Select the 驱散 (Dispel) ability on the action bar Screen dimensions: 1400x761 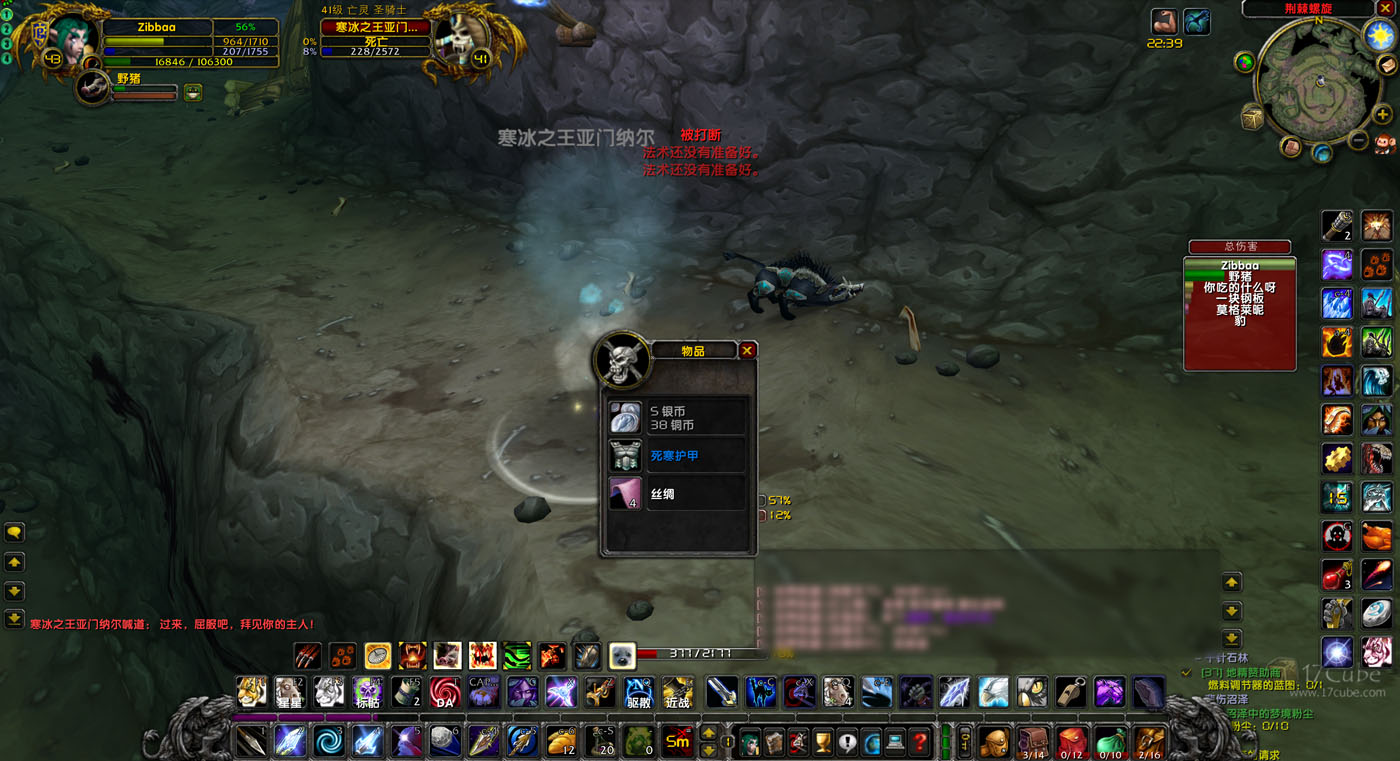point(638,691)
